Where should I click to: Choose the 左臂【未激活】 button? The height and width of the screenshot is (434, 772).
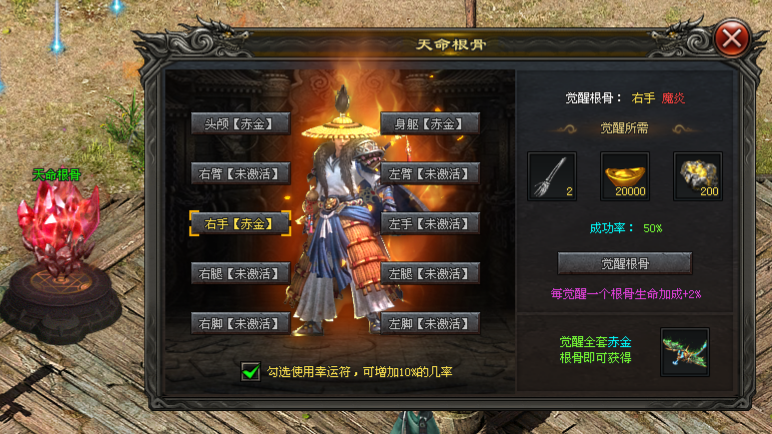tap(430, 173)
